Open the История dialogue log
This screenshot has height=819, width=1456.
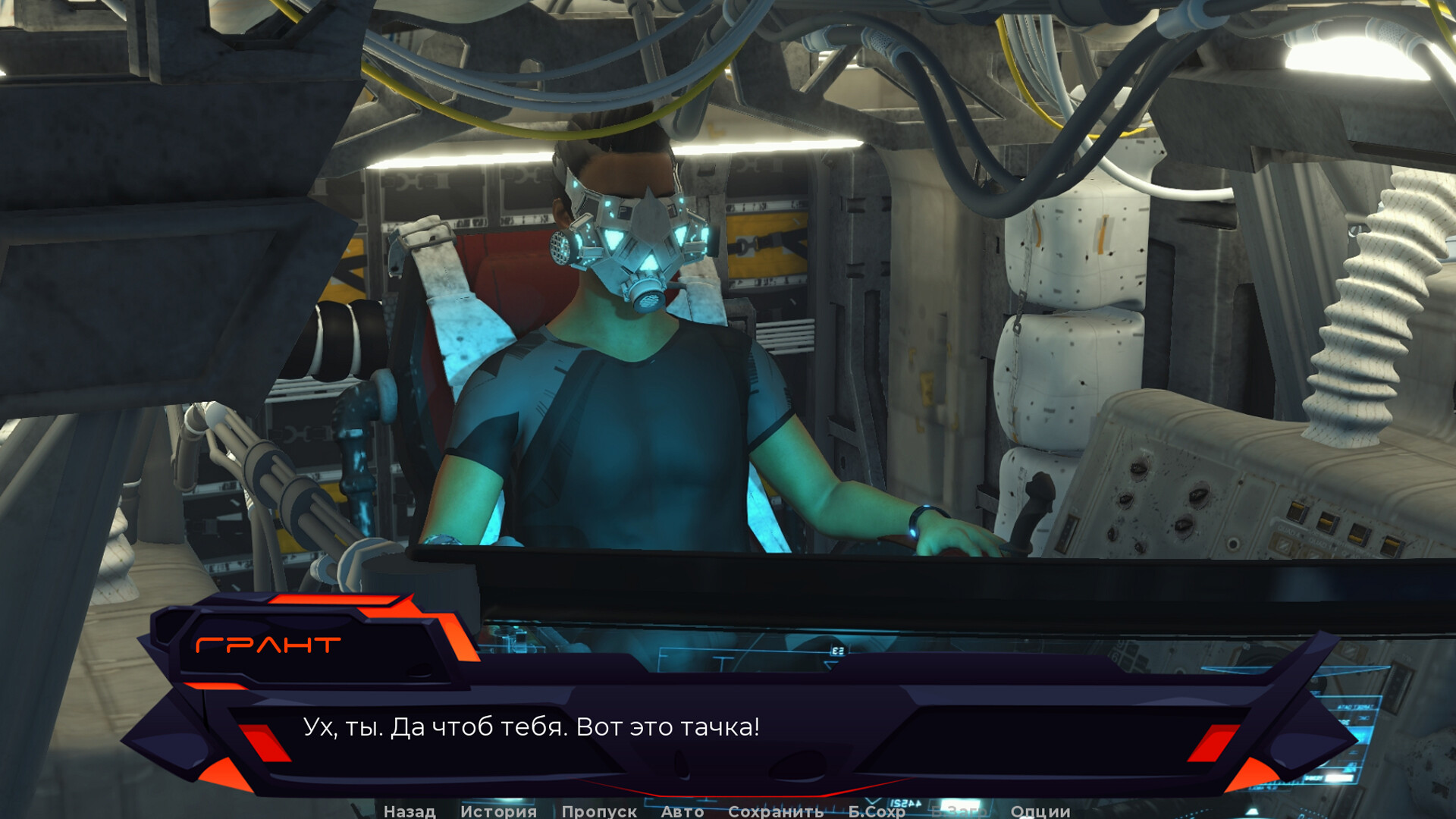498,811
